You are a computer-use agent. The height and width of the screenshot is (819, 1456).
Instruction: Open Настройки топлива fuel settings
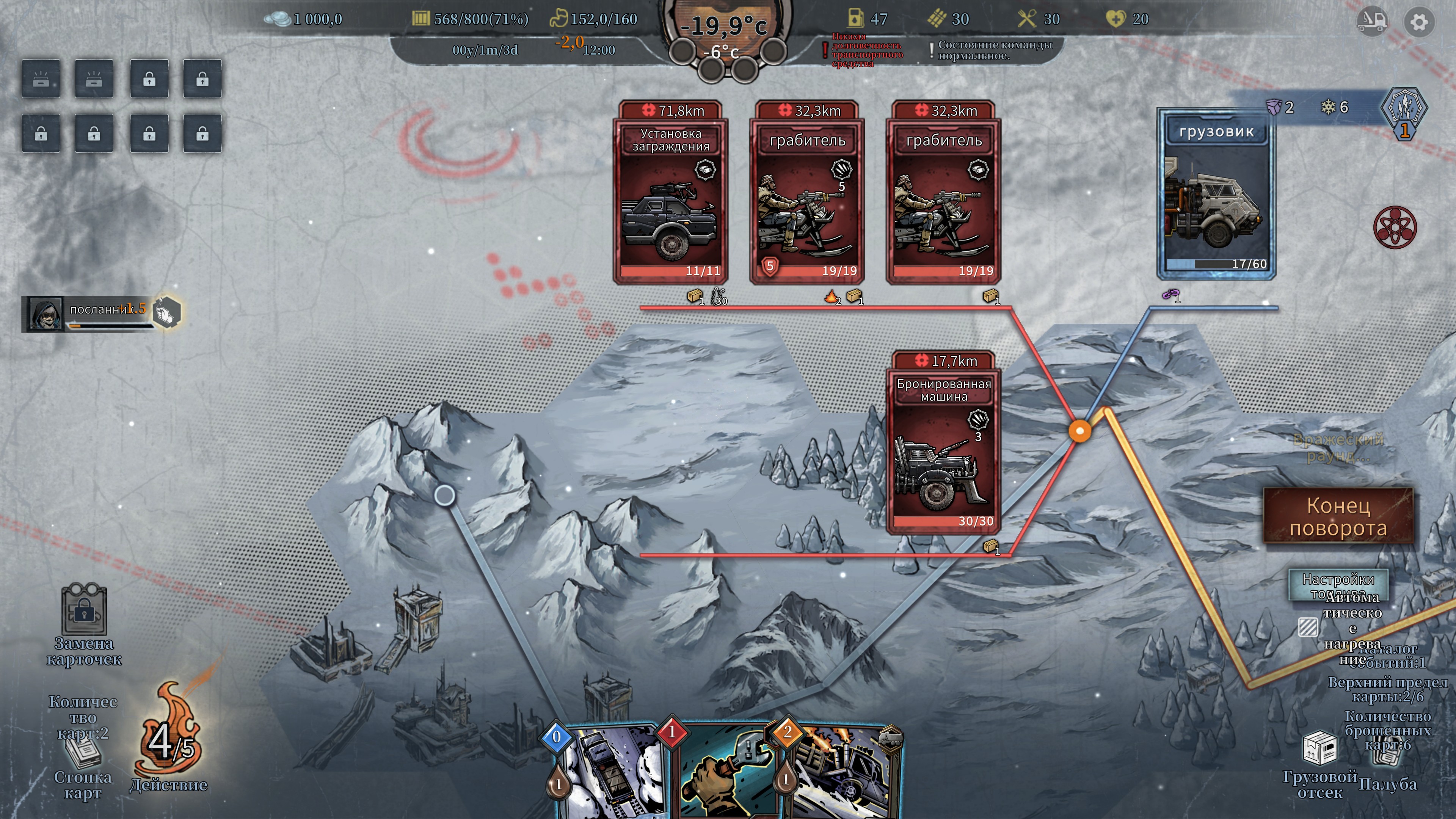(1337, 584)
